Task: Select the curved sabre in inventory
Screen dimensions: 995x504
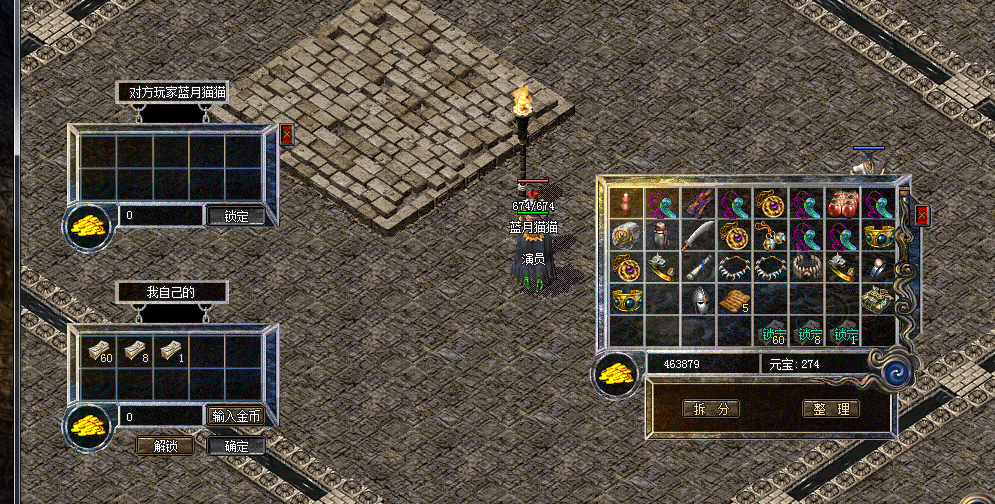Action: [699, 237]
